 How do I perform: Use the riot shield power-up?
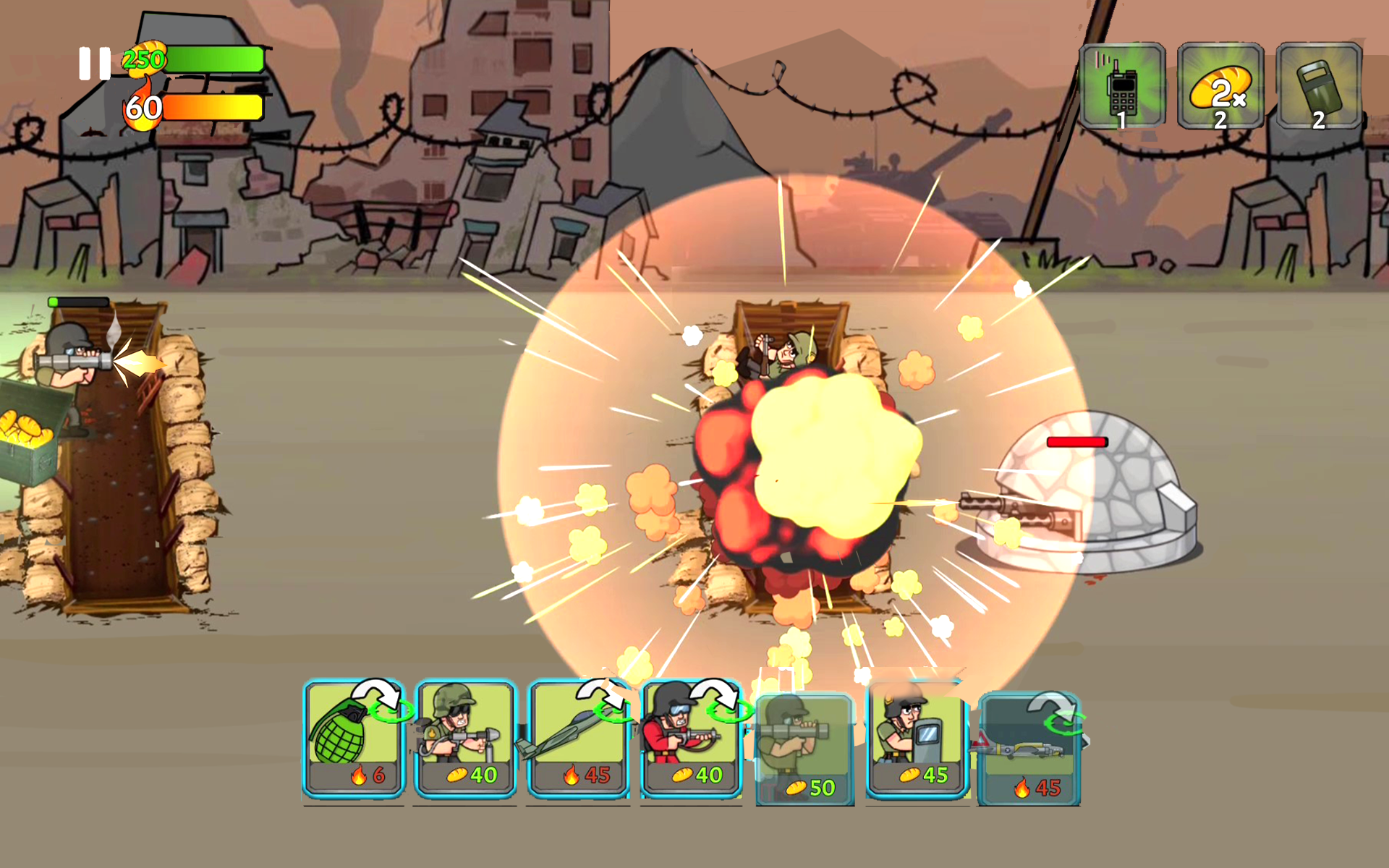coord(1319,86)
